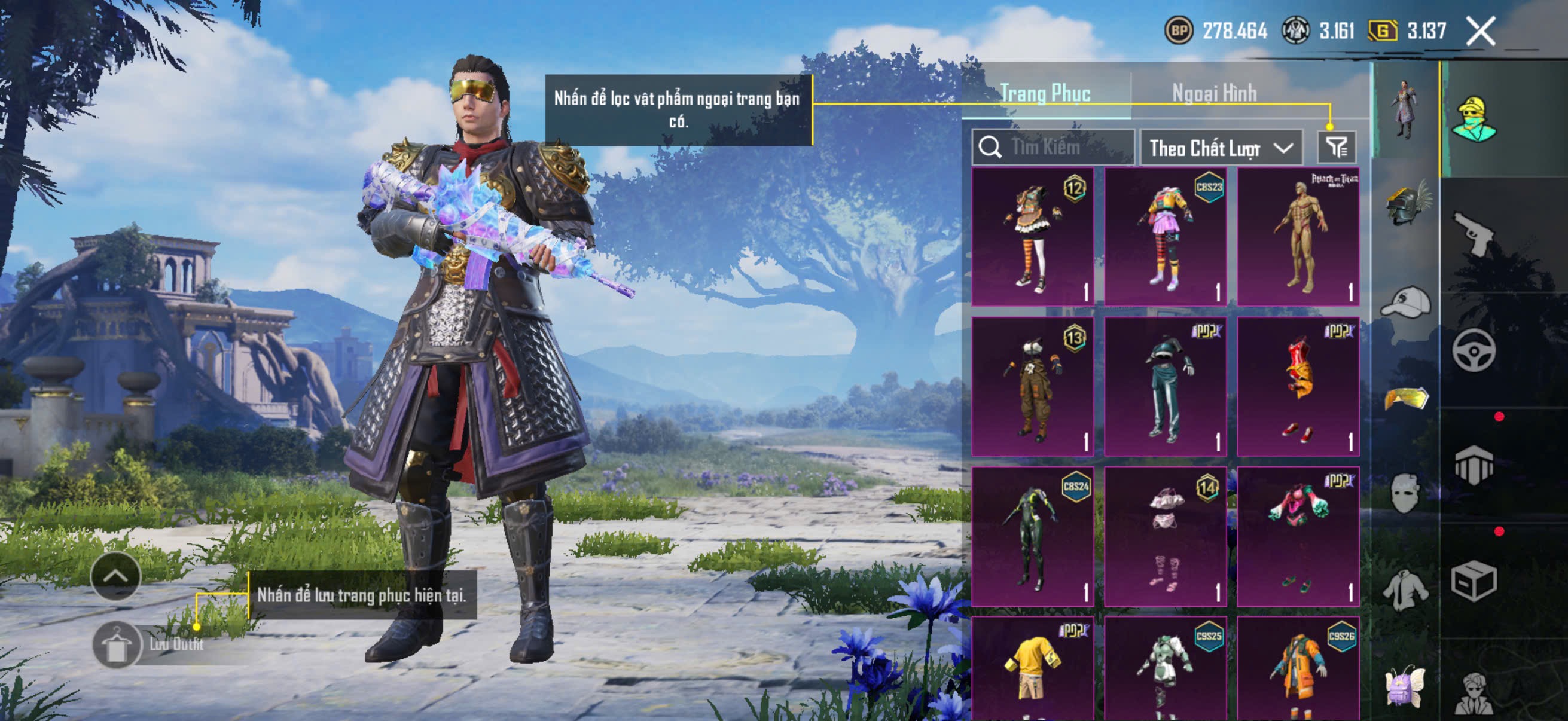1568x721 pixels.
Task: Open the steering wheel vehicle section
Action: coord(1474,350)
